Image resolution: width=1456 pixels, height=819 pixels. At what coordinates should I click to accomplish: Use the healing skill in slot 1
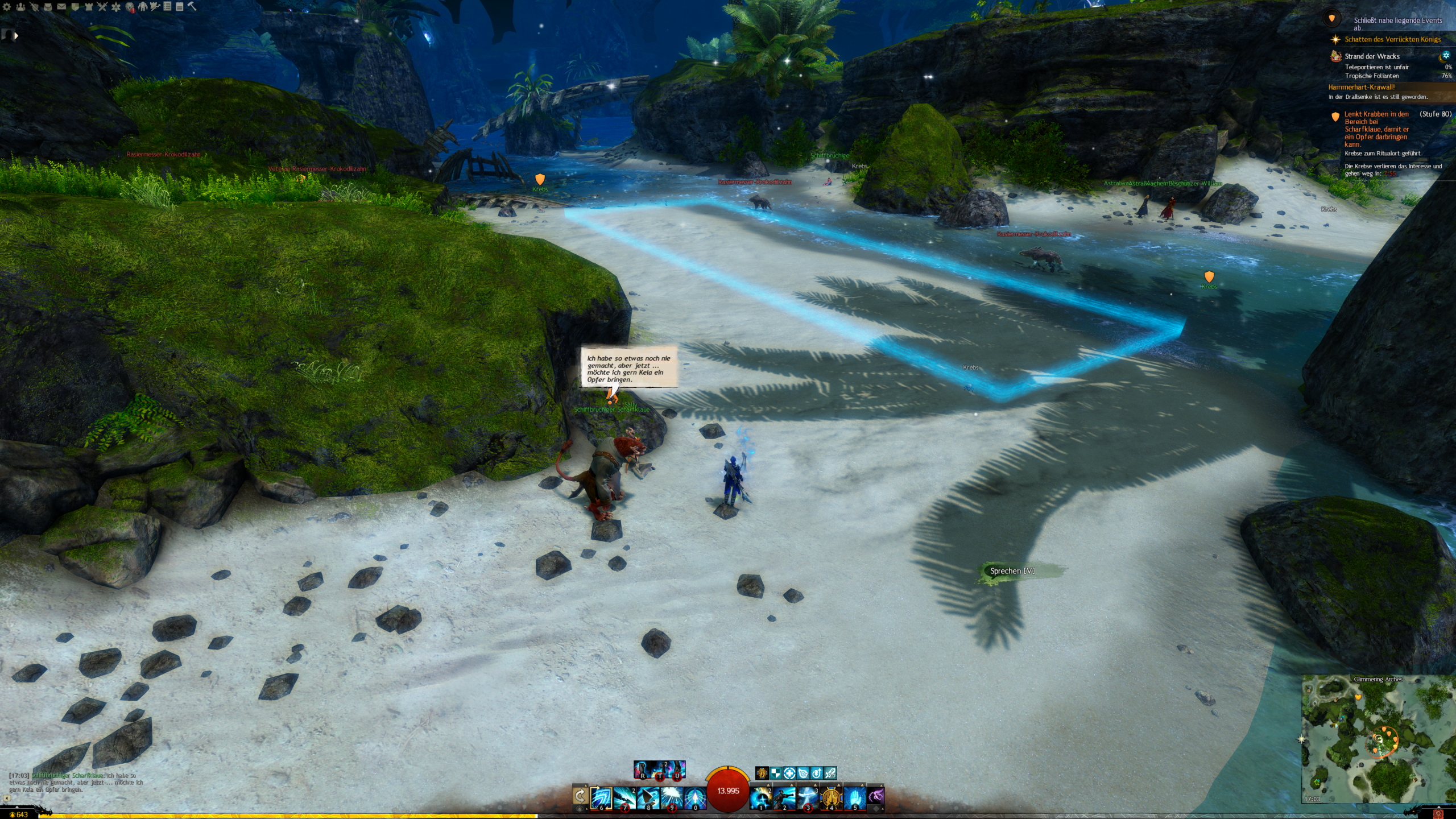point(760,797)
